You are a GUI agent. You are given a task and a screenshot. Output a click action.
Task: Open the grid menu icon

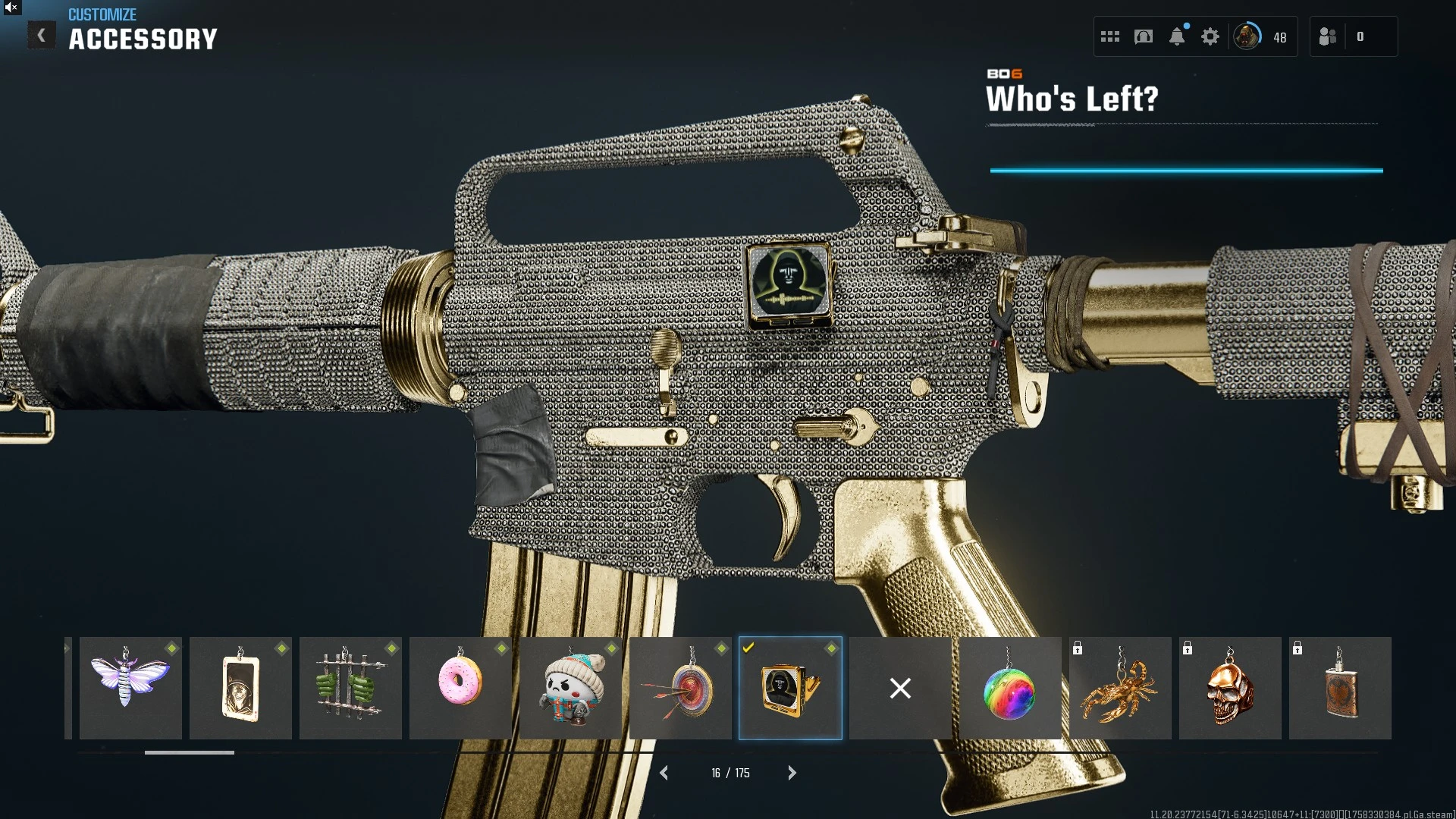tap(1110, 36)
